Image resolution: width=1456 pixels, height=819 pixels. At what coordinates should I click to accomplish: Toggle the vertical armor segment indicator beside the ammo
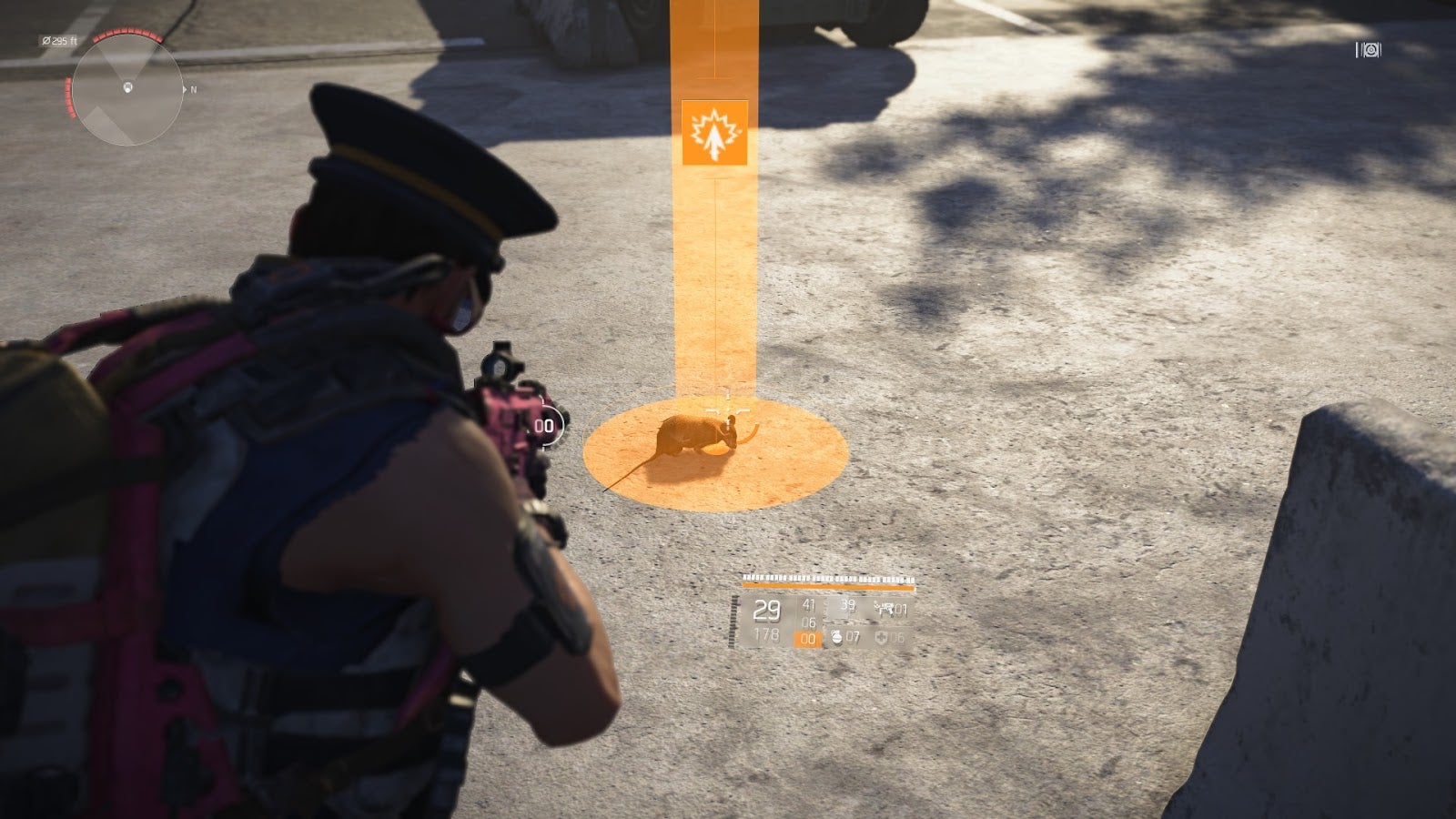pos(733,621)
